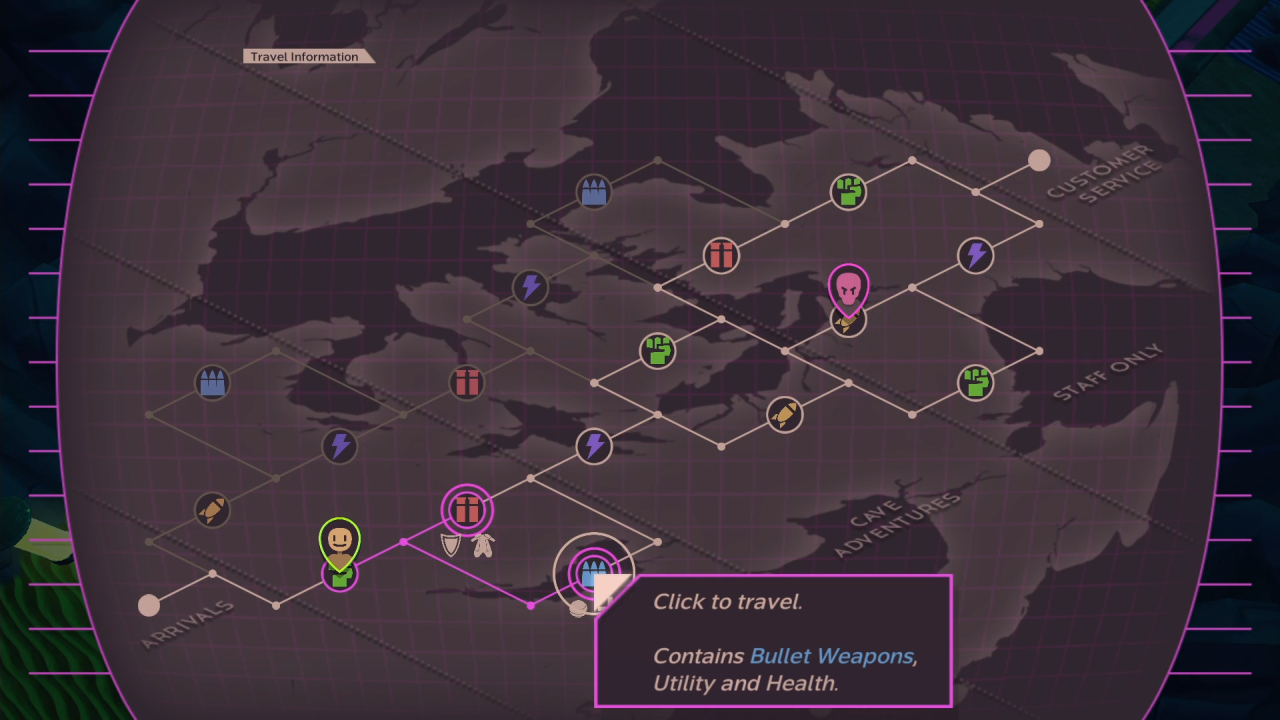The image size is (1280, 720).
Task: Click the Arrivals starting circle
Action: 150,603
